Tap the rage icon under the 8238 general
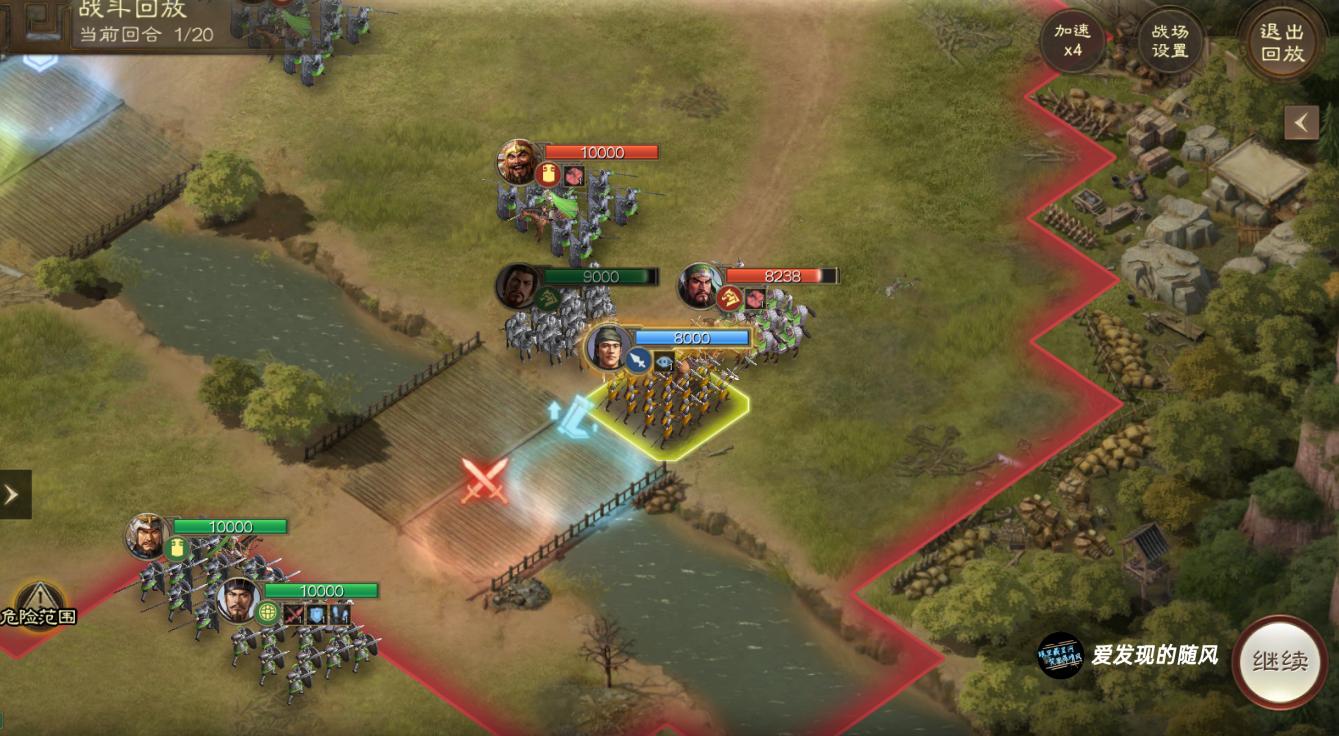 728,299
